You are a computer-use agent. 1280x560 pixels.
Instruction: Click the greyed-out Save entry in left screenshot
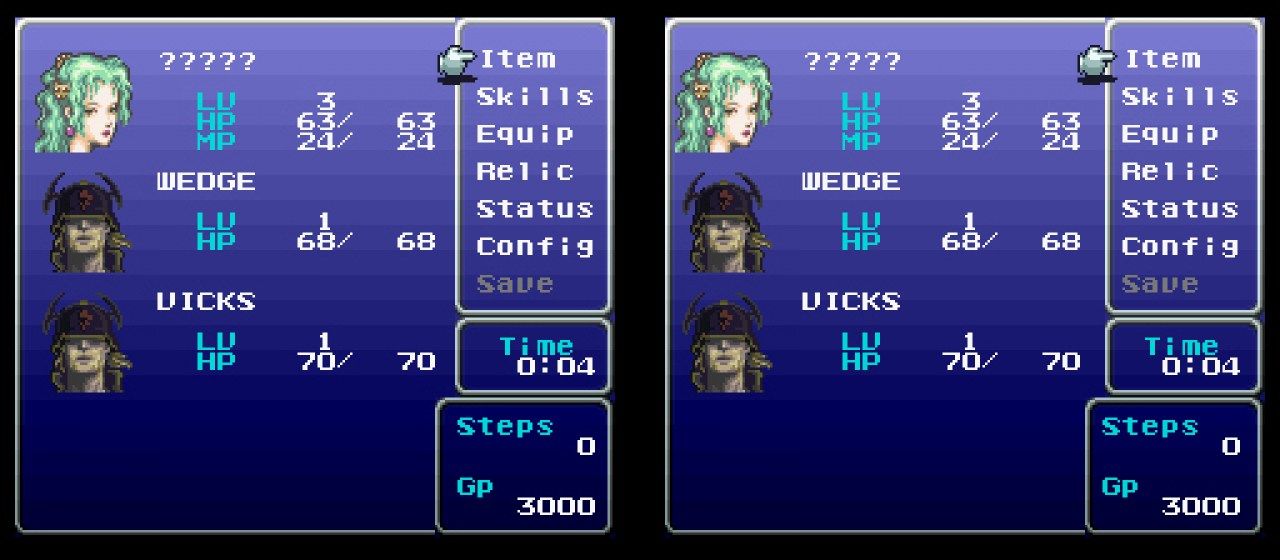click(x=515, y=284)
